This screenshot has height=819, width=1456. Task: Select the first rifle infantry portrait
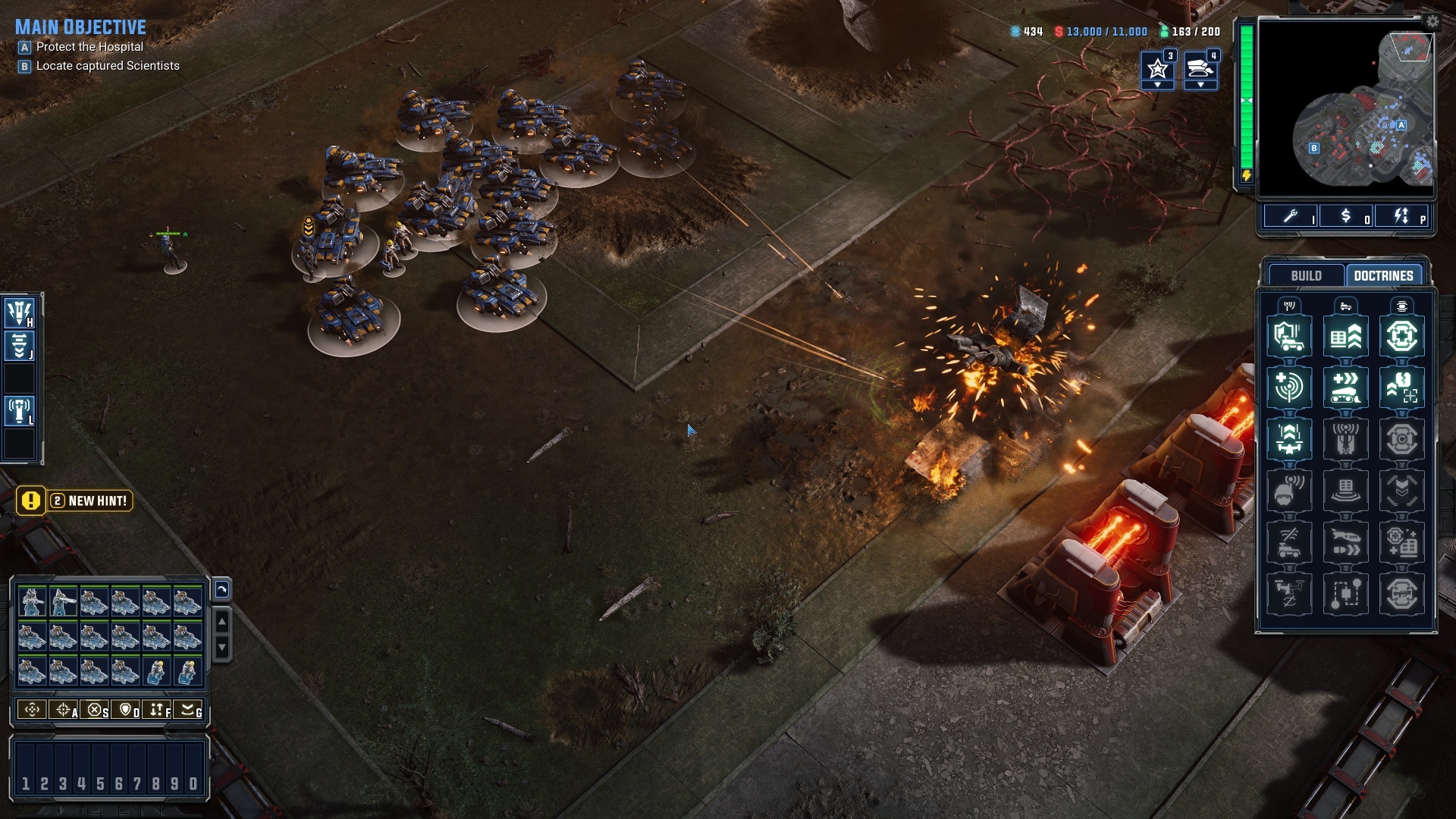(x=32, y=602)
